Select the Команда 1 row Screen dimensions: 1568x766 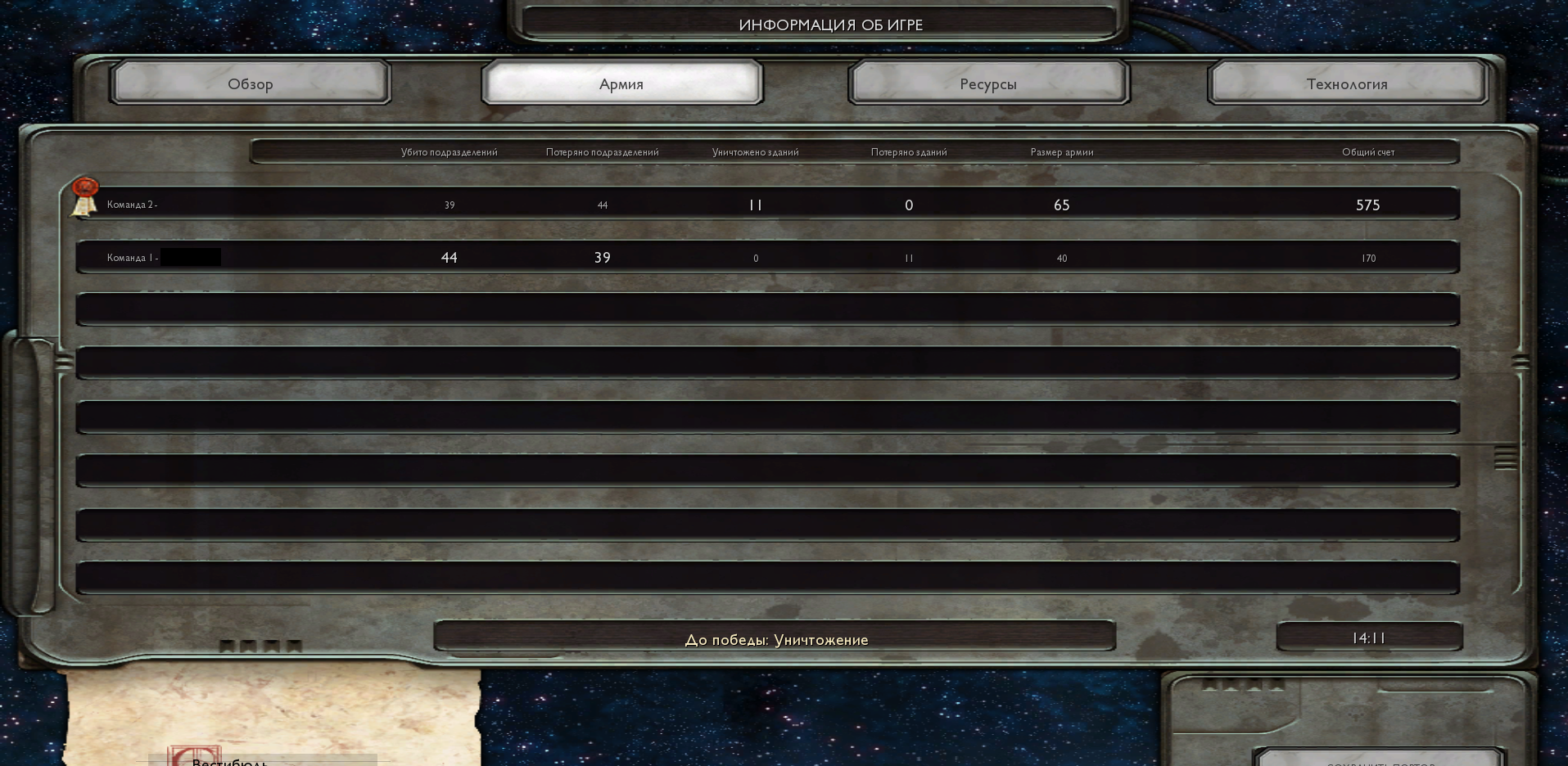767,257
